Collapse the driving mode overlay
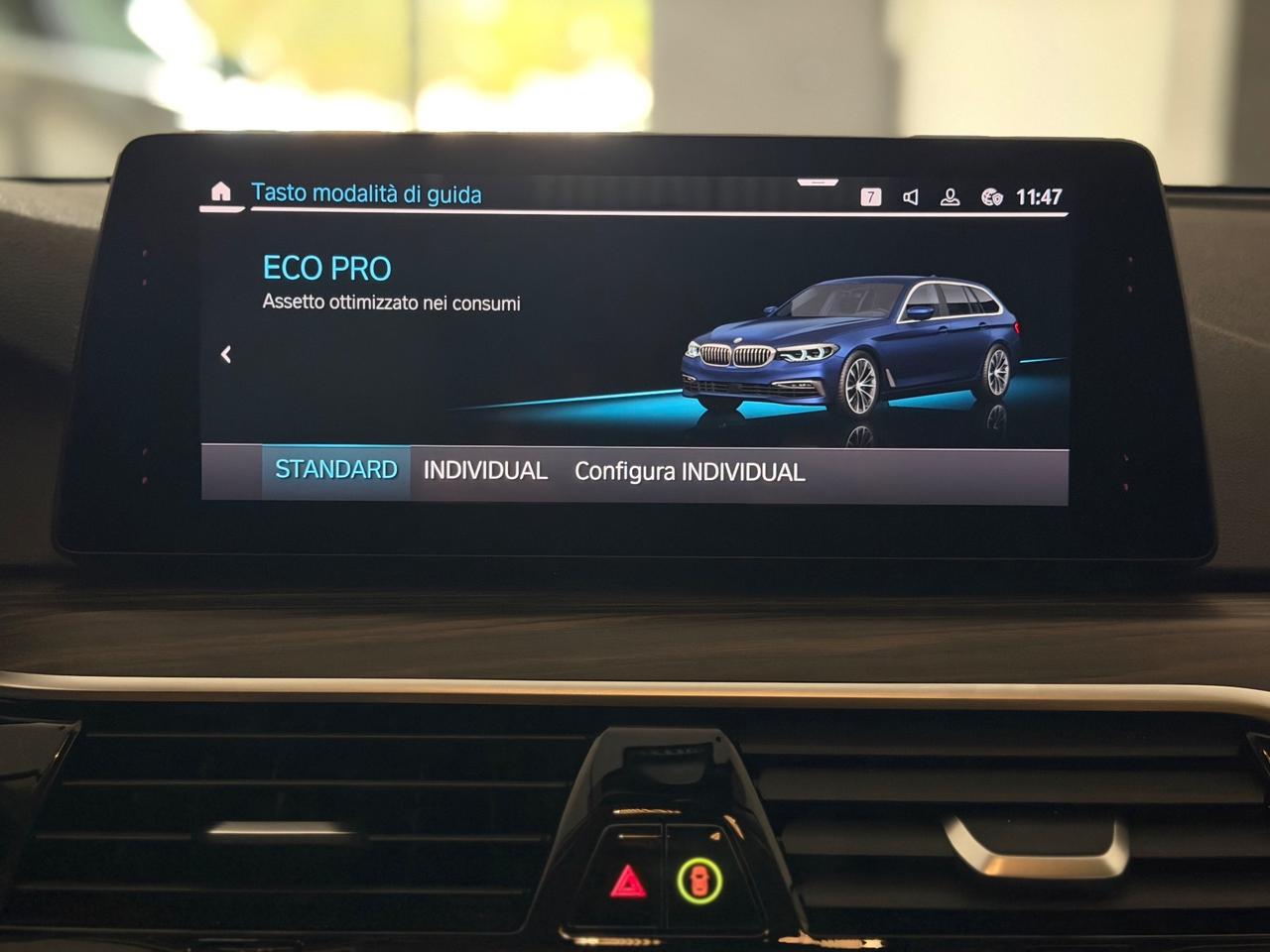The image size is (1270, 952). [226, 354]
